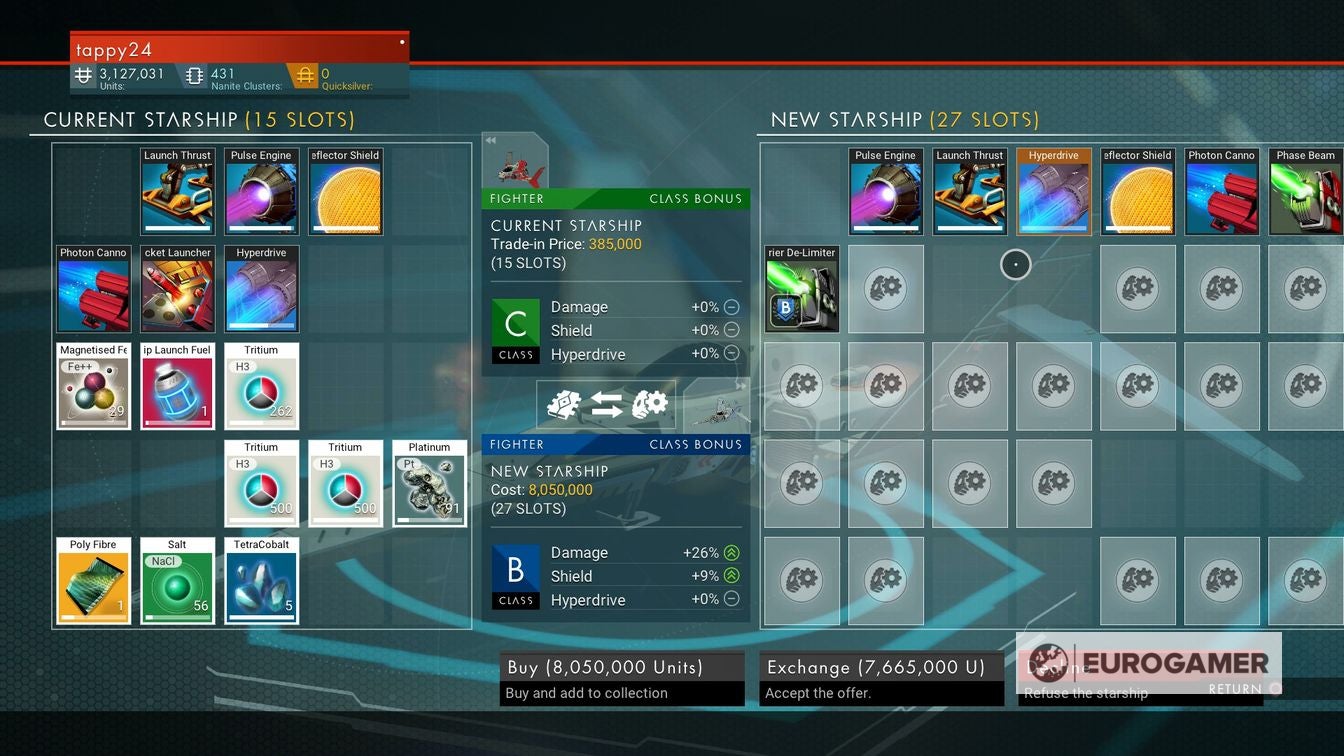Screen dimensions: 1344x756
Task: Select the Cargo De-Limiter module
Action: [x=801, y=289]
